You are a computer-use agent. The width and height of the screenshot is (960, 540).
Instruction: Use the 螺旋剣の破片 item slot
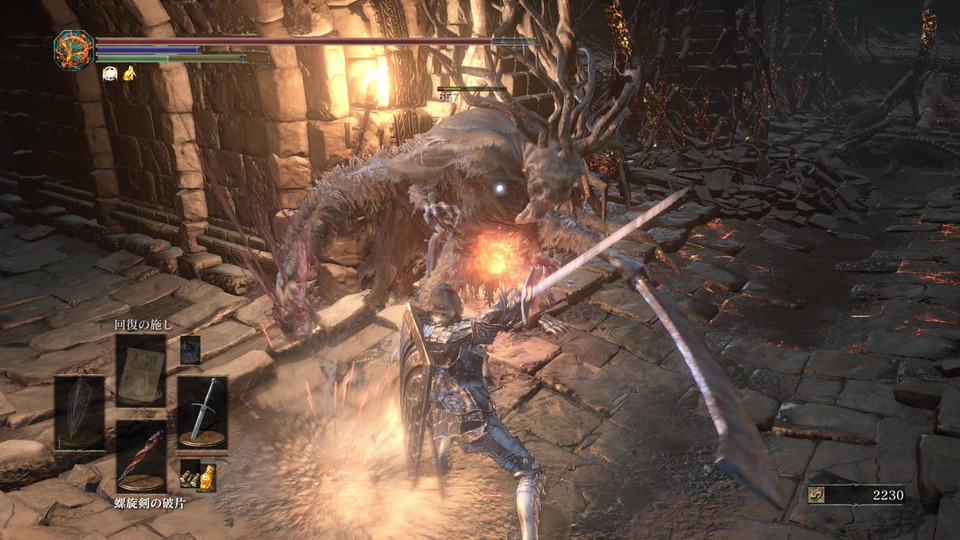[141, 455]
